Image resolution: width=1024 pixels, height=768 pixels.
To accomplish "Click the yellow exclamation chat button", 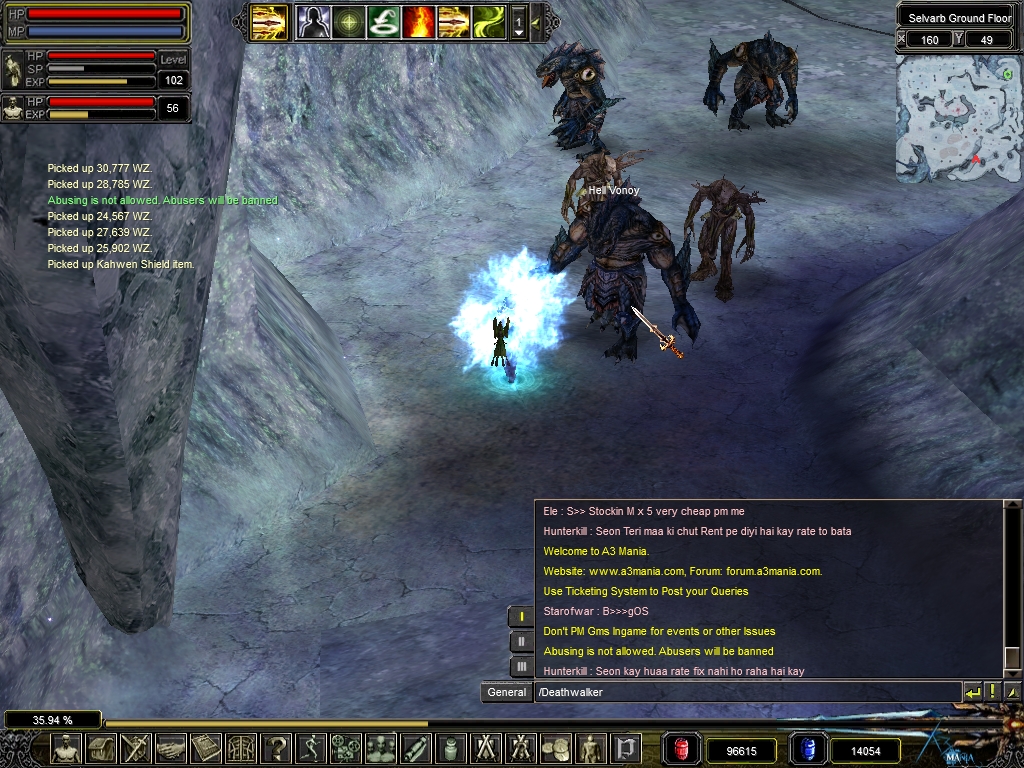I will tap(992, 692).
